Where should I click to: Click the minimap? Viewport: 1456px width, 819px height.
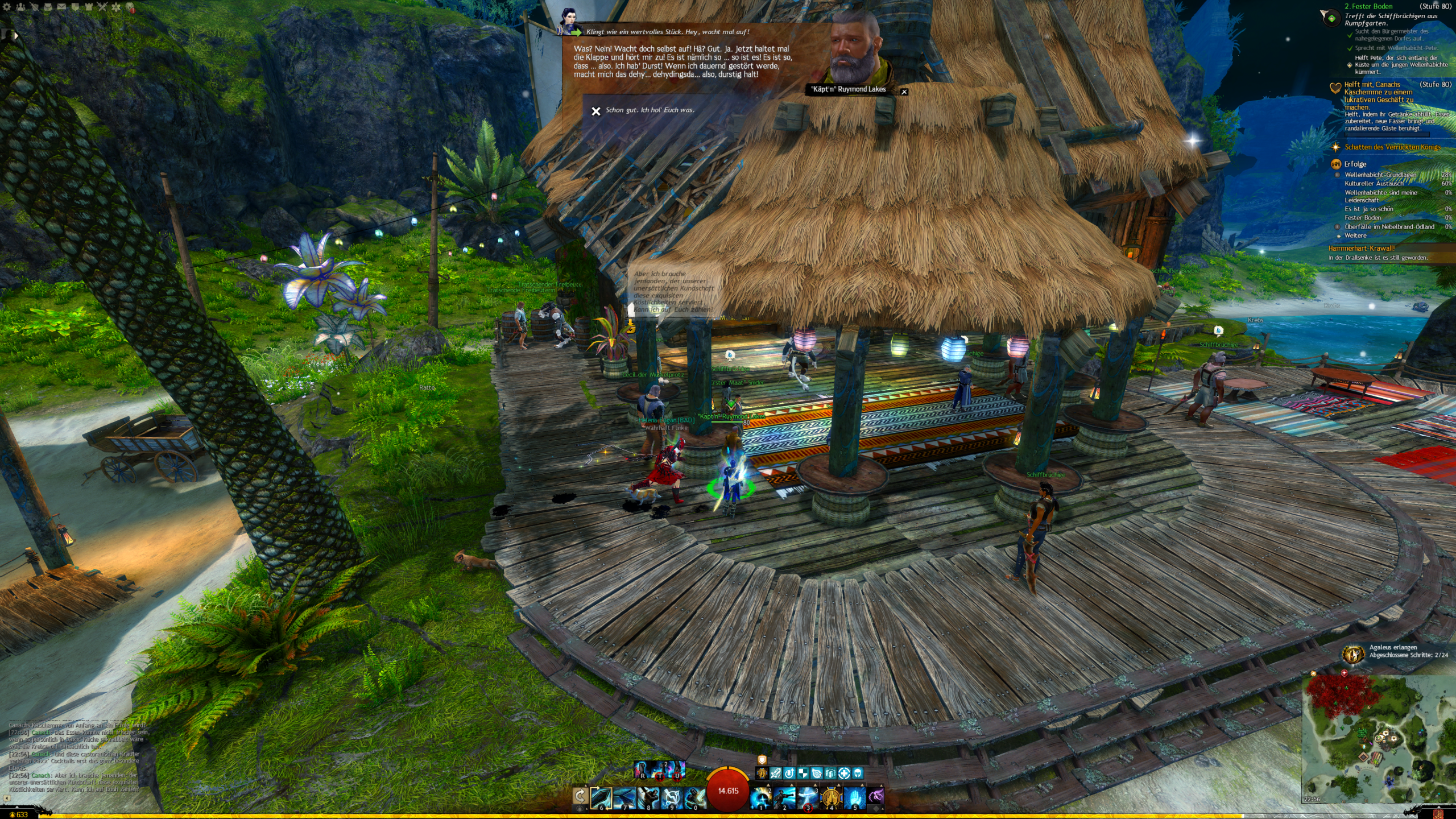(x=1376, y=738)
